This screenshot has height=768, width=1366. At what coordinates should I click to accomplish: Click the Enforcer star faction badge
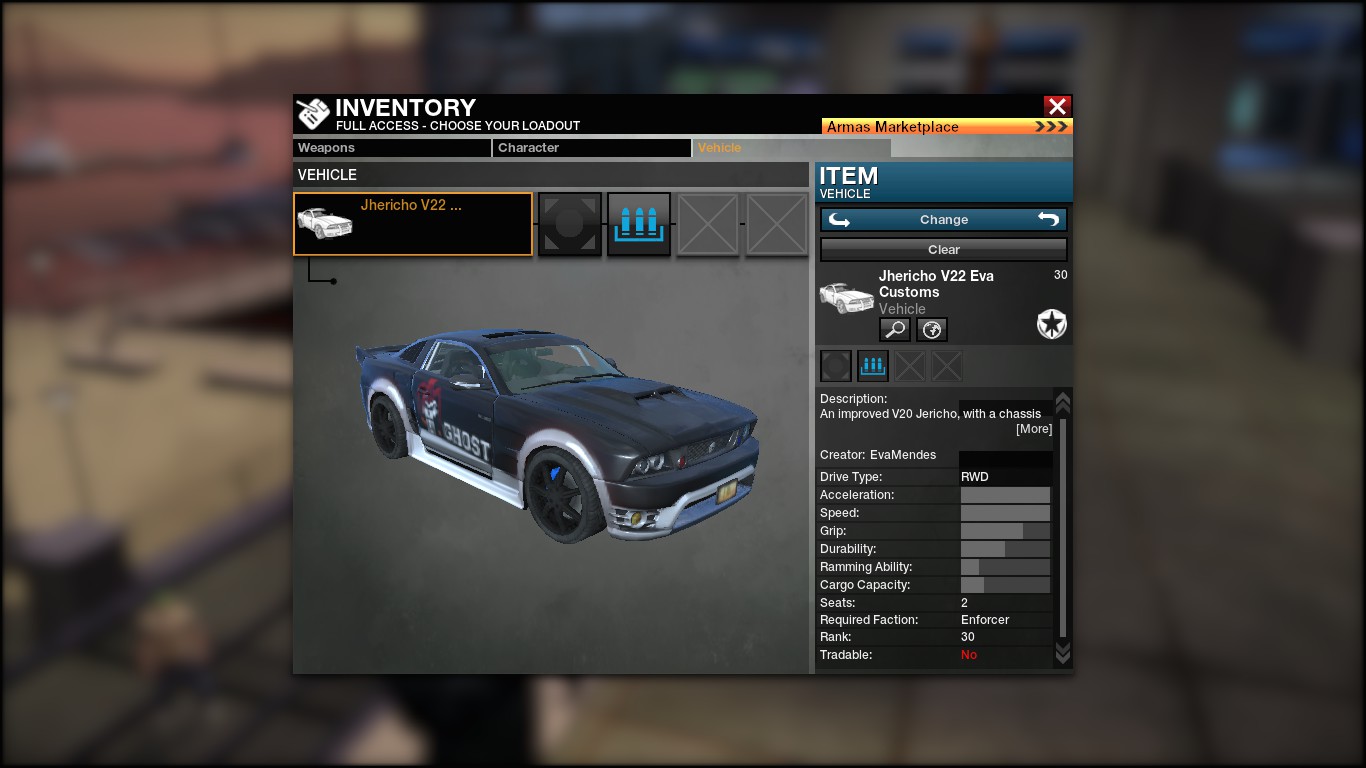click(x=1052, y=324)
